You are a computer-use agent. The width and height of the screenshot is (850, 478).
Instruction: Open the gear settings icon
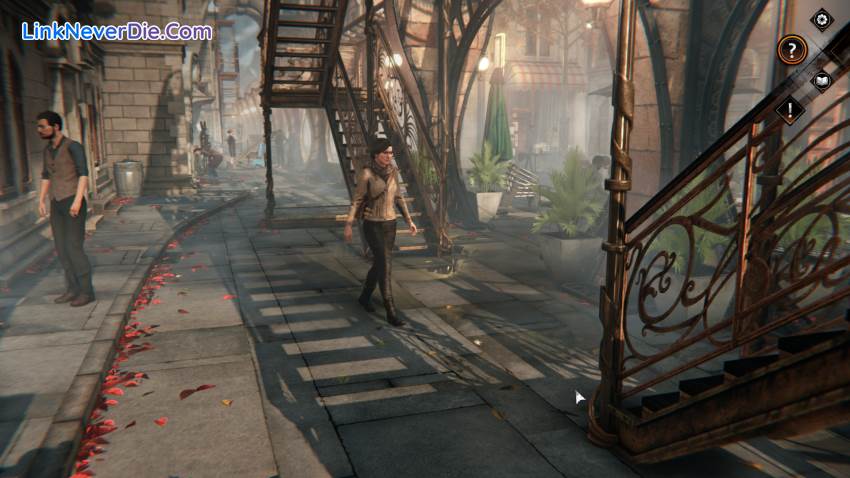pos(821,19)
